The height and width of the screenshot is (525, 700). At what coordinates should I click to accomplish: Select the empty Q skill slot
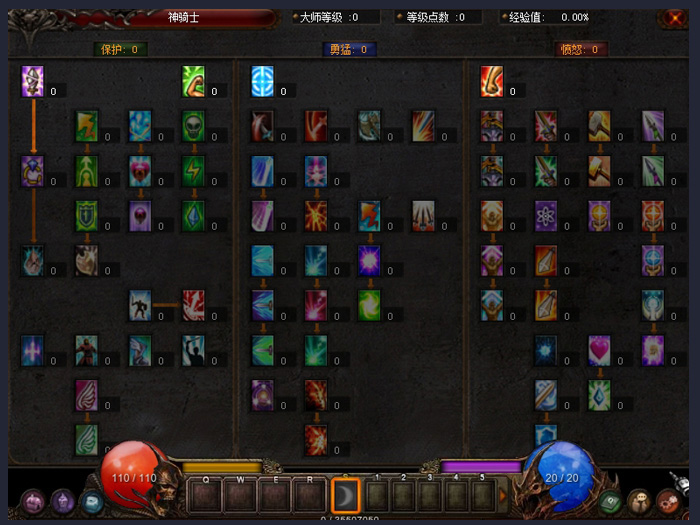click(206, 495)
